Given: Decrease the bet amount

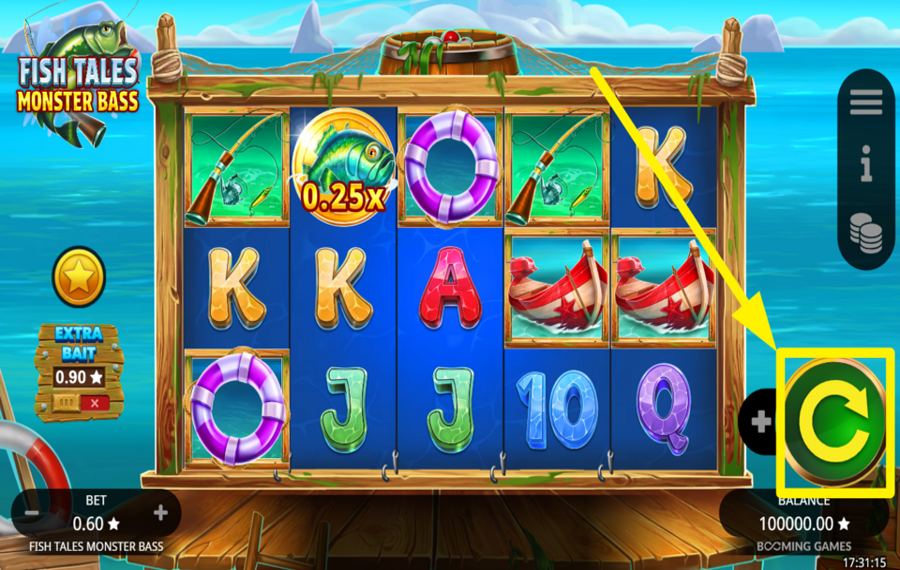Looking at the screenshot, I should point(32,513).
